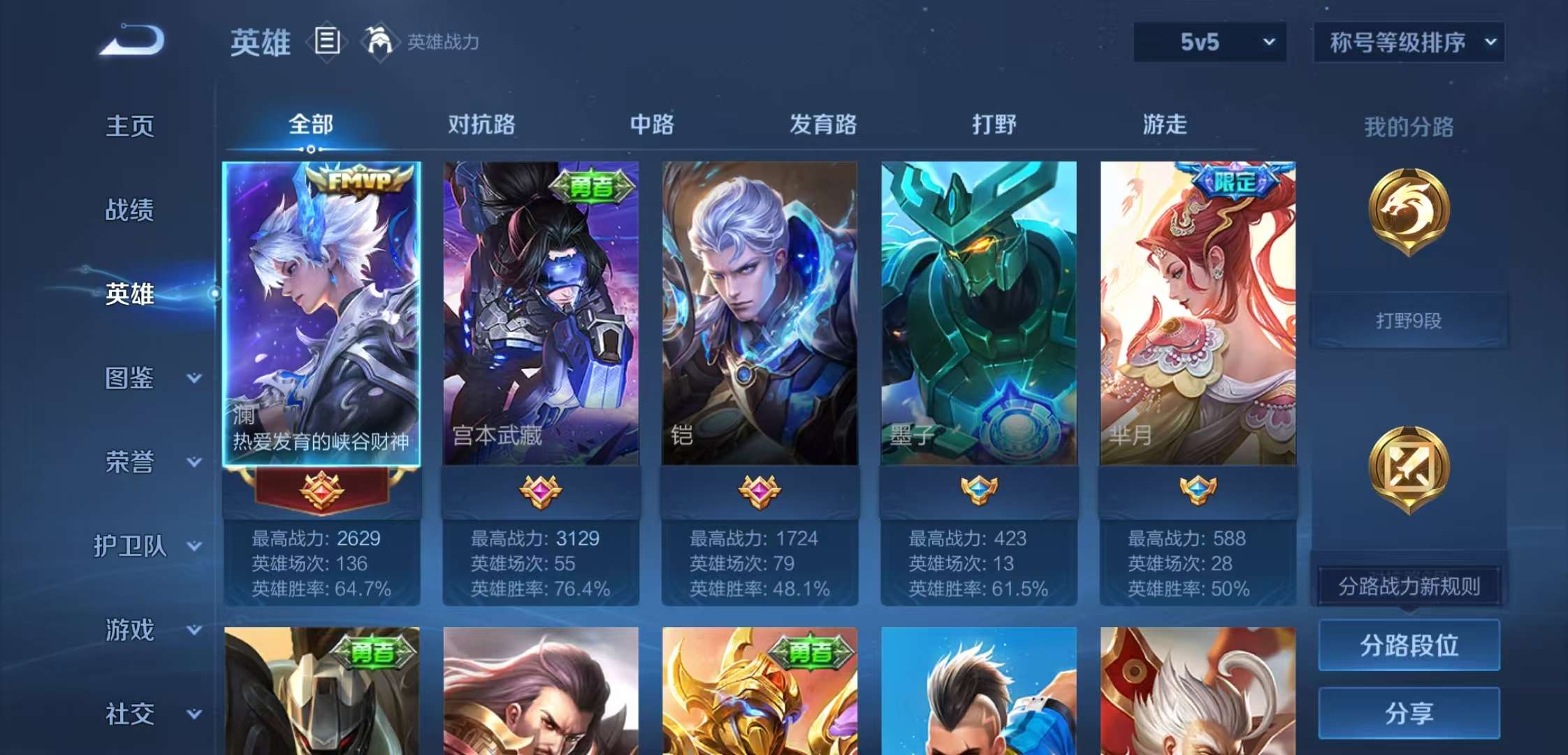Click the 分路段位 button

[1409, 645]
